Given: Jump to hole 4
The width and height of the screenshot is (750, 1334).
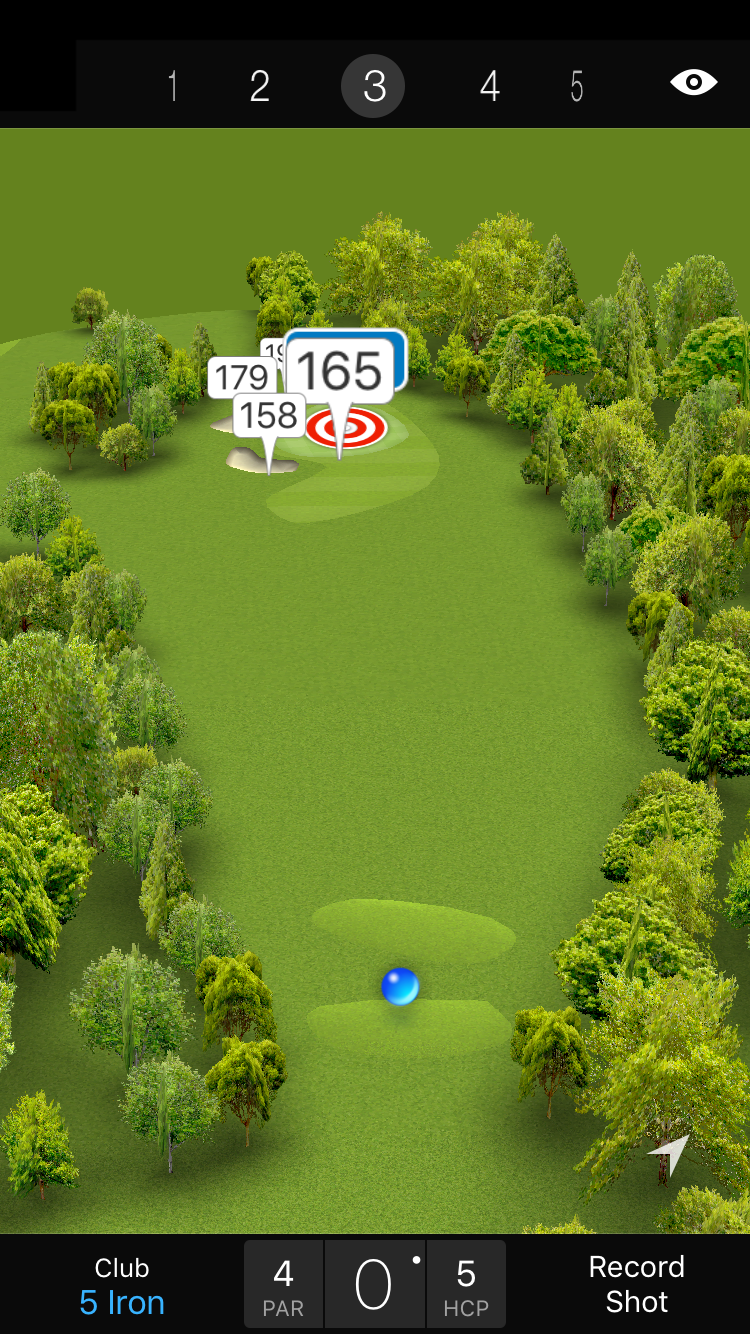Looking at the screenshot, I should coord(489,87).
